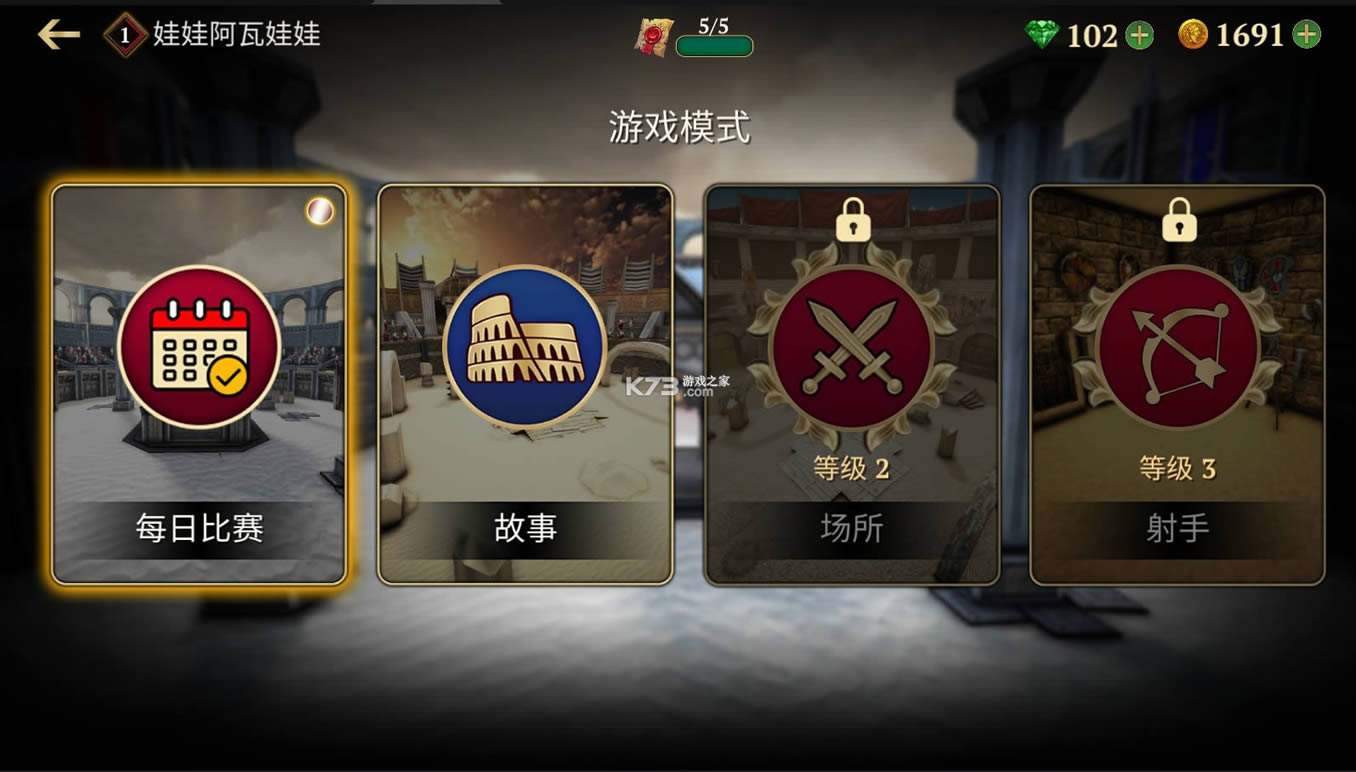
Task: Click the green gem currency icon
Action: click(x=1043, y=34)
